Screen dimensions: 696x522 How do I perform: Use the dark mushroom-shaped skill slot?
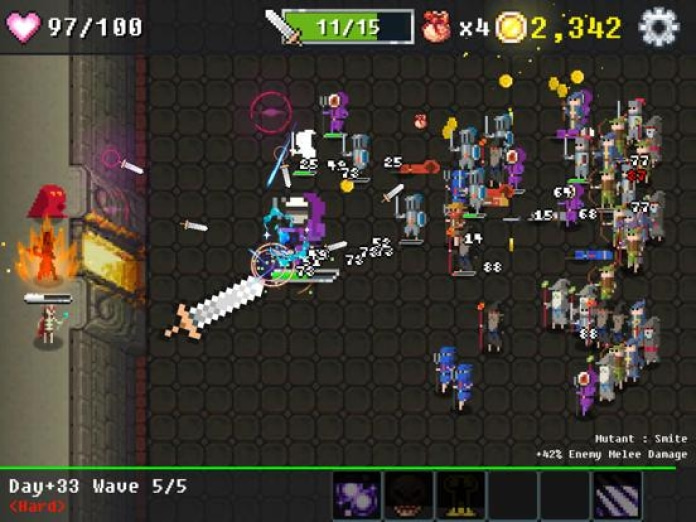(x=460, y=496)
